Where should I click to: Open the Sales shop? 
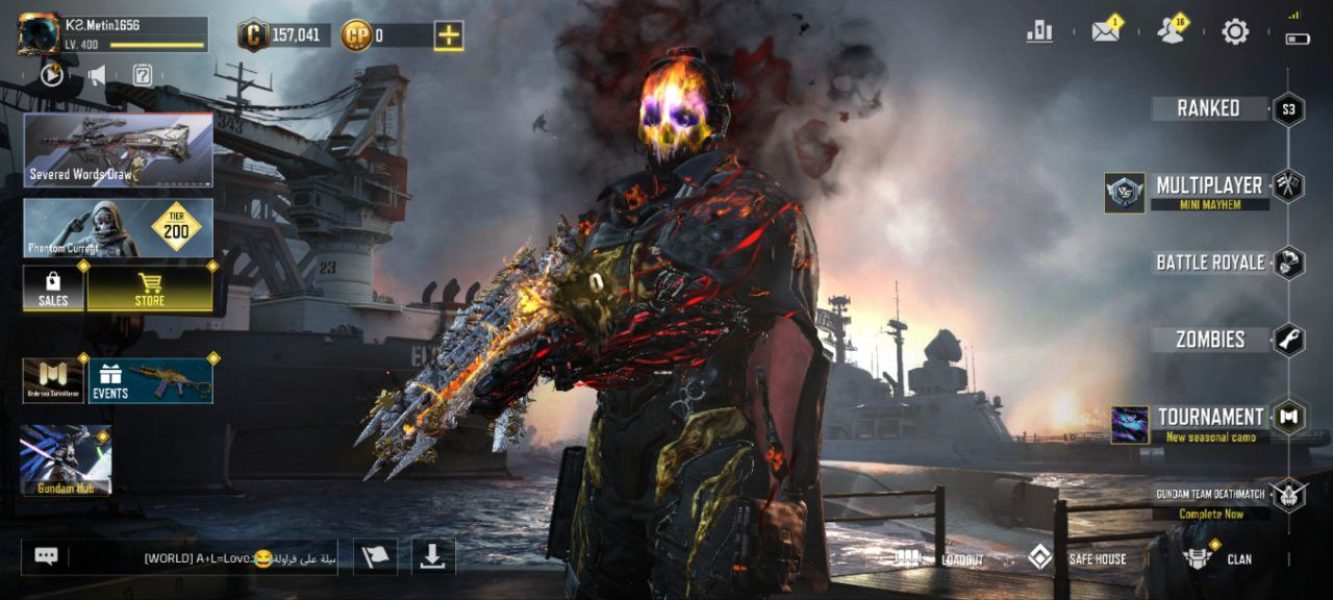coord(53,289)
